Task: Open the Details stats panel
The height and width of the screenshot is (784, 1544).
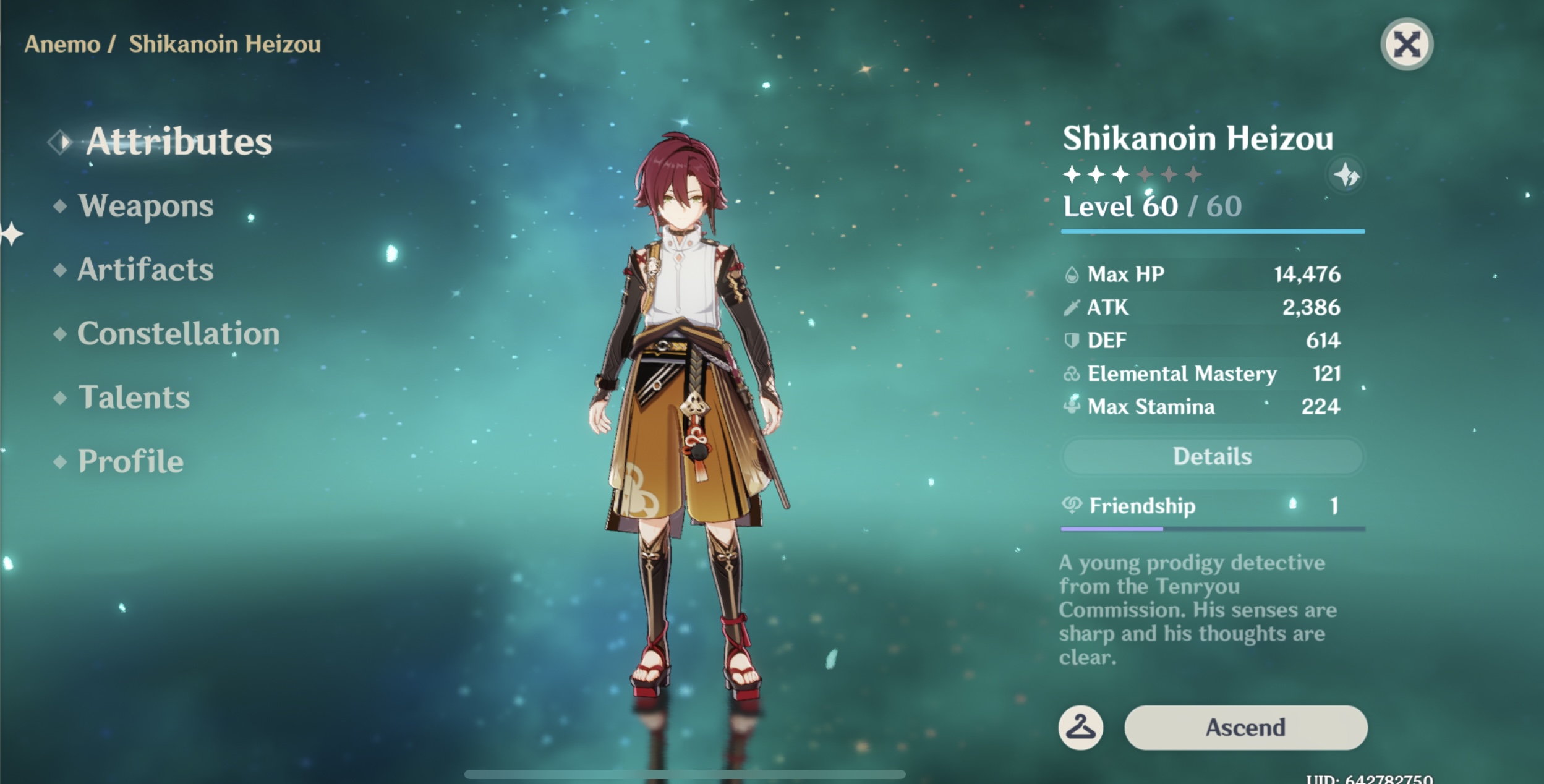Action: coord(1212,457)
